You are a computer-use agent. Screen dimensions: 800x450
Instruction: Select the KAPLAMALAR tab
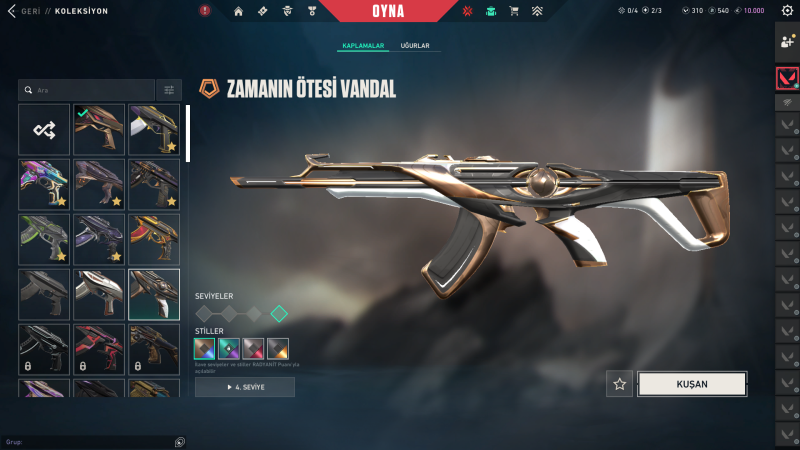pyautogui.click(x=364, y=46)
